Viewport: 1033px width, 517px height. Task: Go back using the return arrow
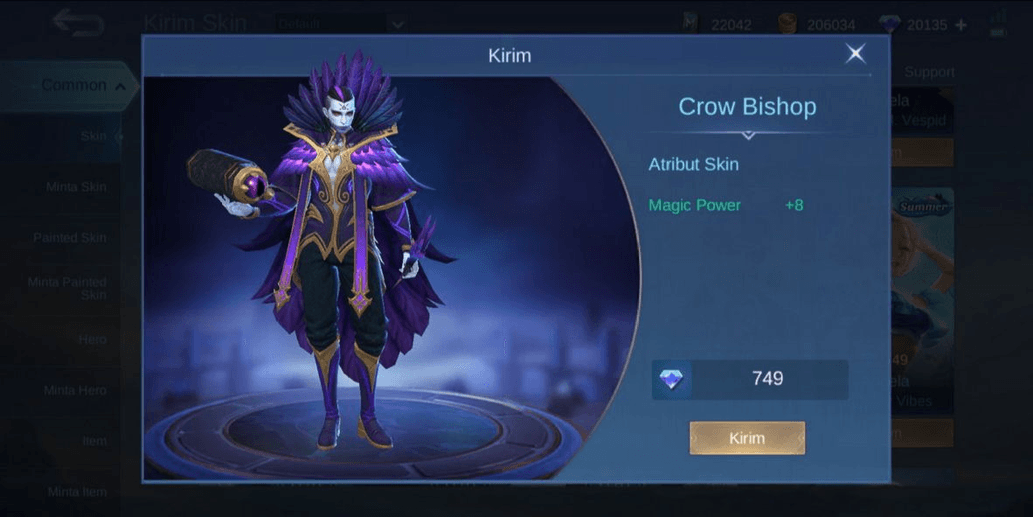pos(78,21)
